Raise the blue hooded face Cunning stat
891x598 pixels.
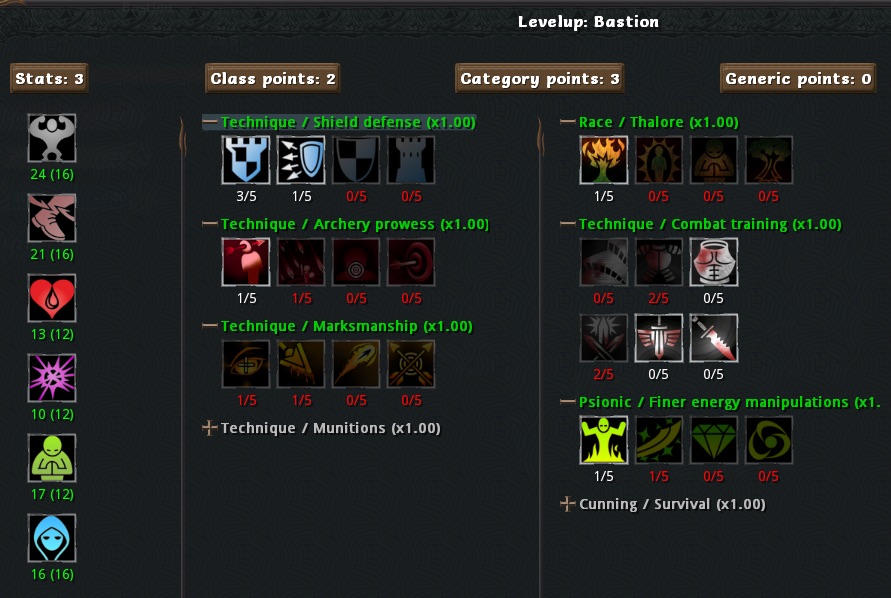(52, 538)
